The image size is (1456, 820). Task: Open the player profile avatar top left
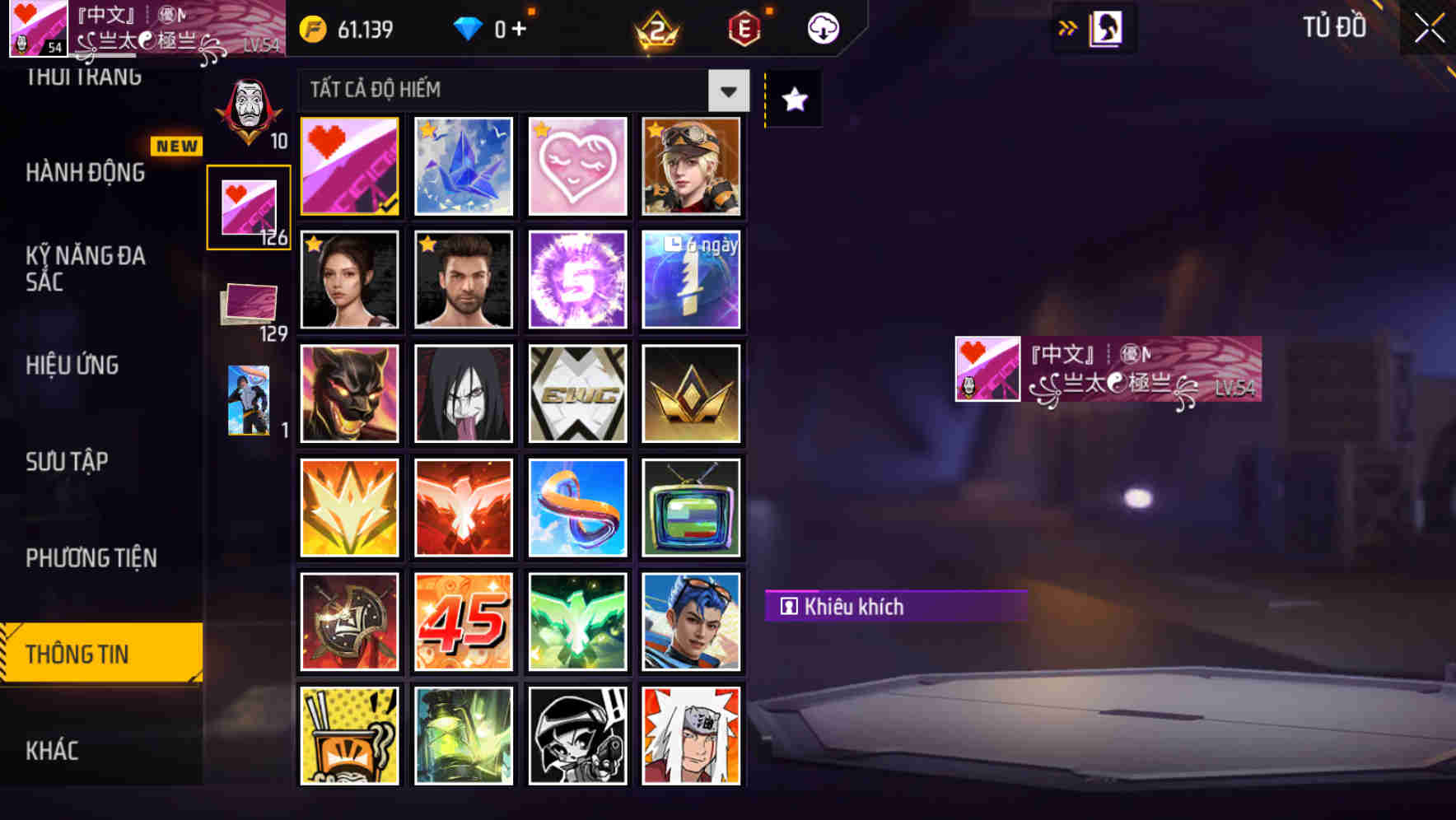click(37, 29)
